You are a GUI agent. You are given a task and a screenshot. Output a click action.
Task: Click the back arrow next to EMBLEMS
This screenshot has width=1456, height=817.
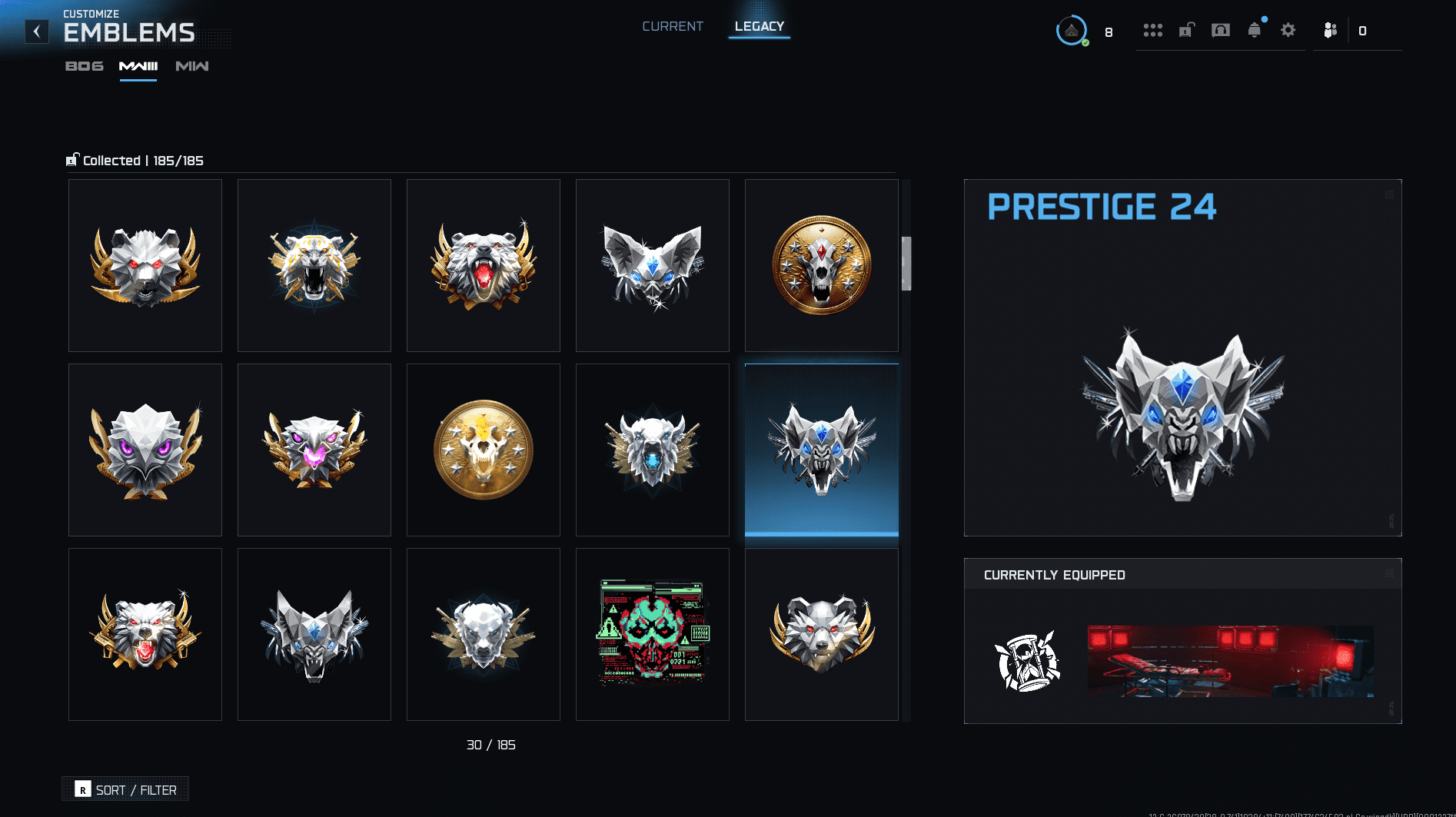36,31
